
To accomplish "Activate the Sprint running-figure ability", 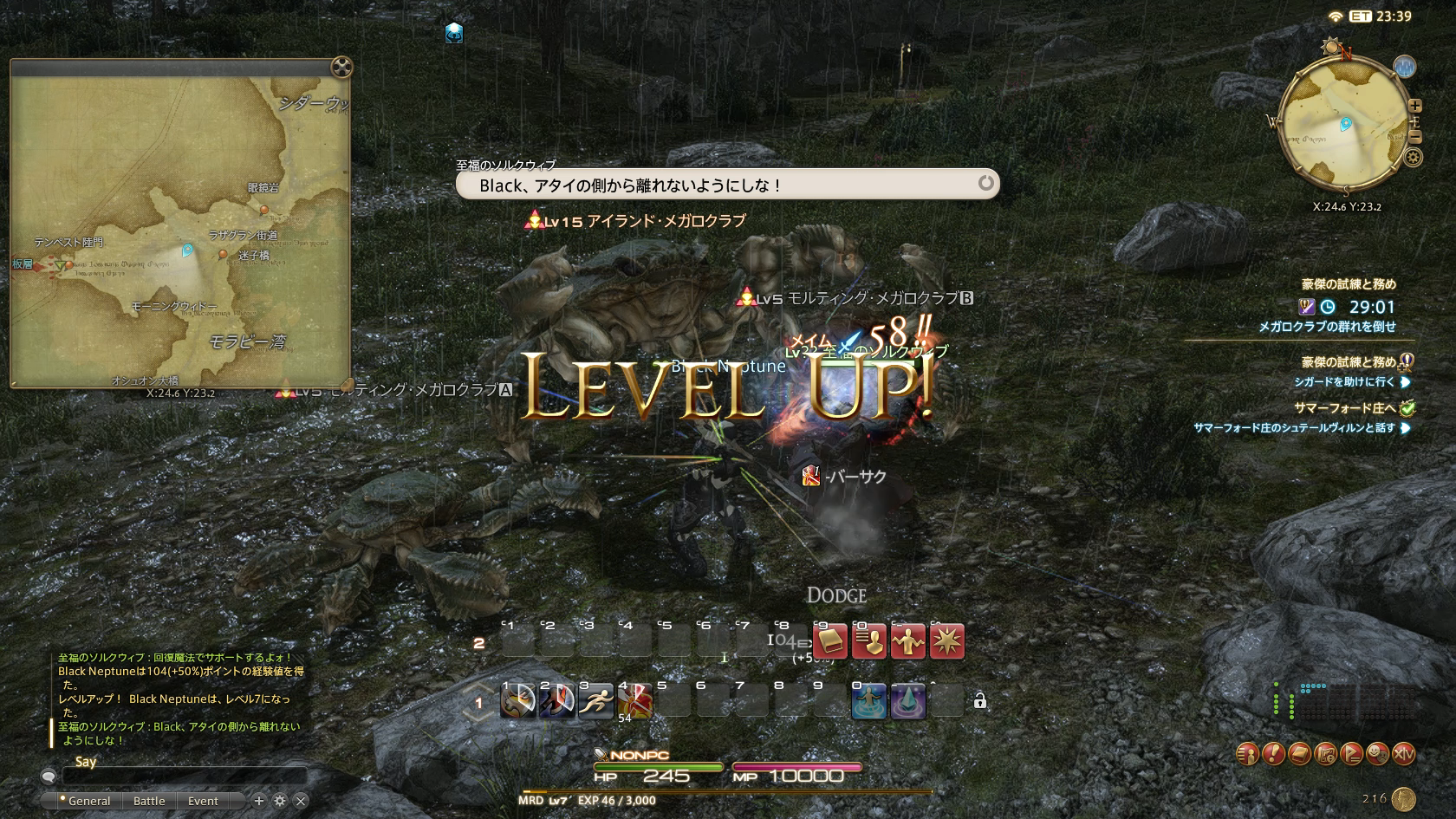I will [595, 701].
